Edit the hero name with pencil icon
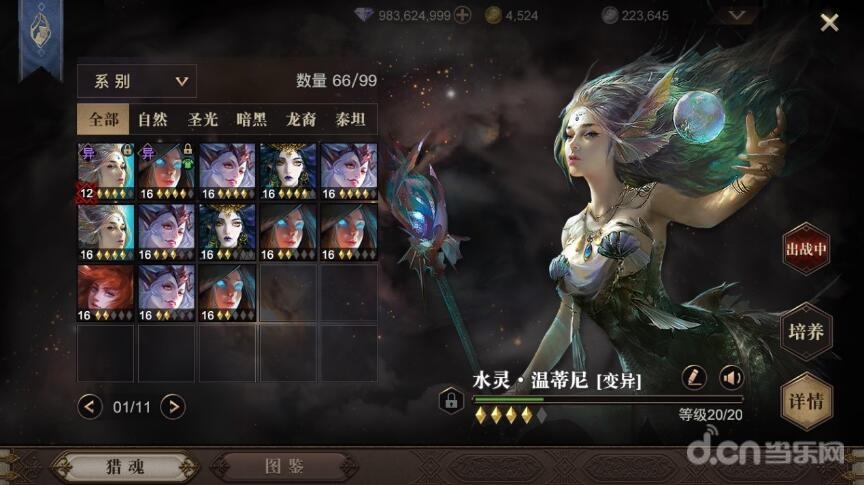Viewport: 864px width, 485px height. (x=693, y=377)
